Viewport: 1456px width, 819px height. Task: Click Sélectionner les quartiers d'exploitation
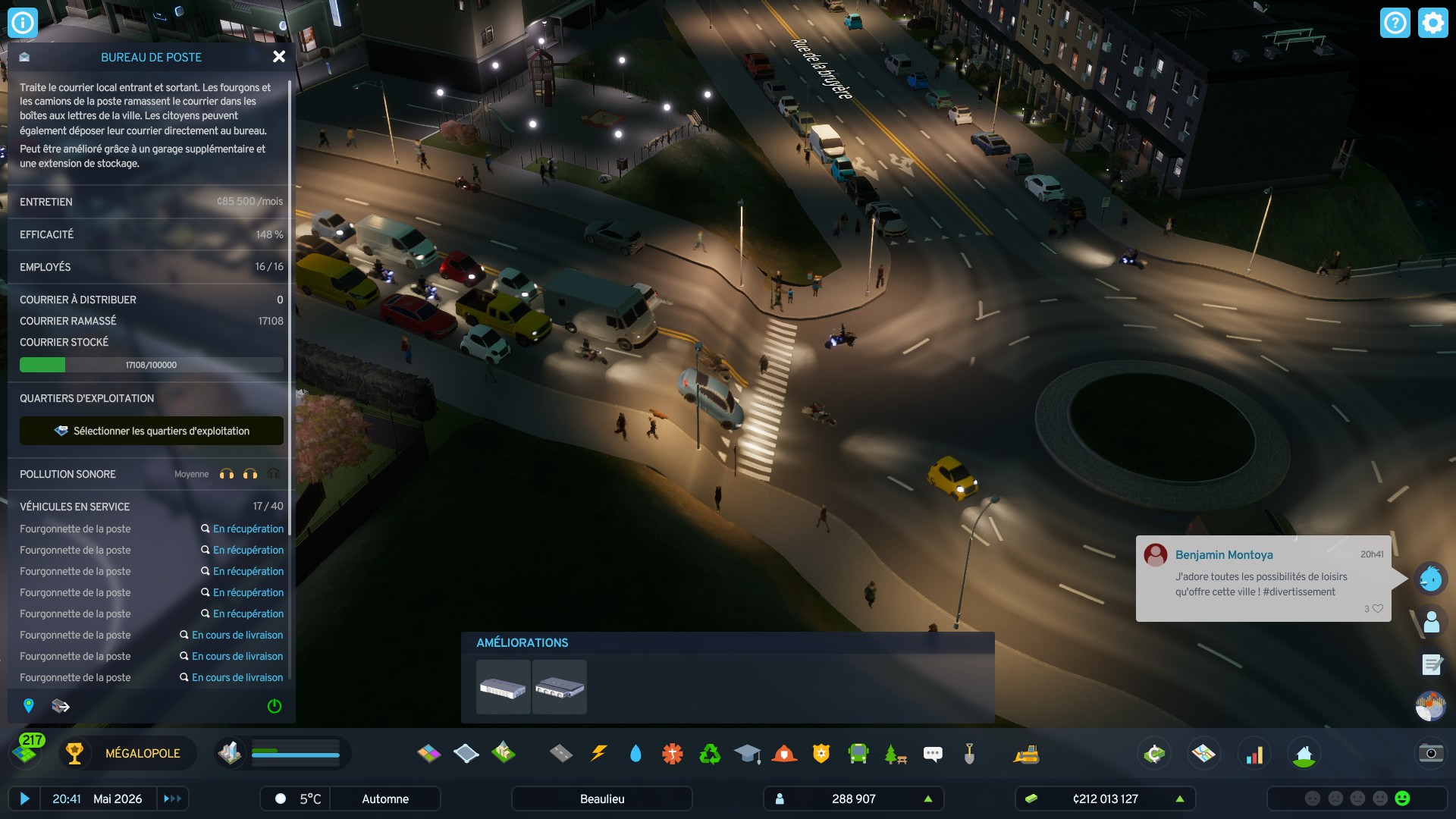click(151, 431)
